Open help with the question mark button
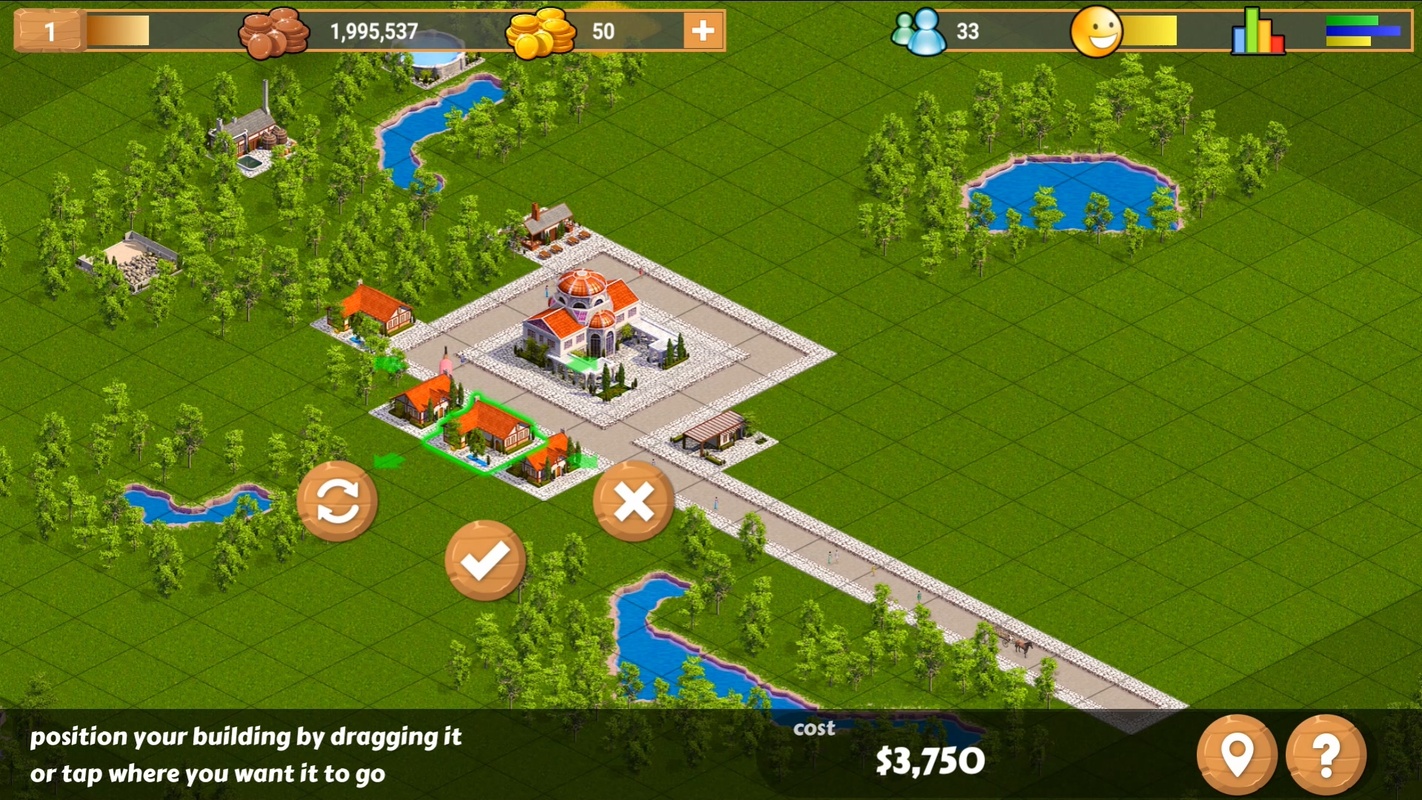The image size is (1422, 800). pos(1326,755)
